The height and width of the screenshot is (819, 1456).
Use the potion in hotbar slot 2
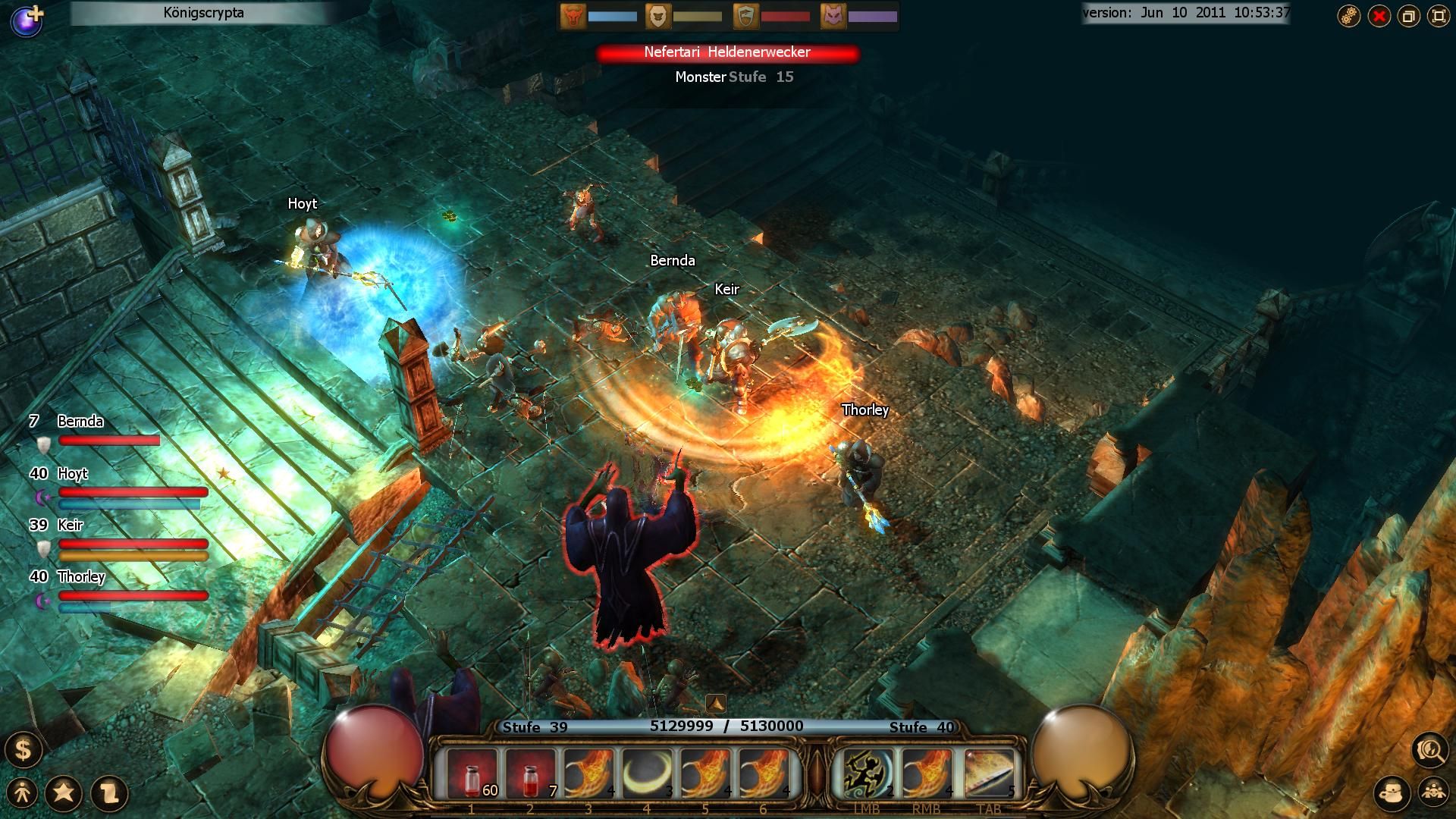pyautogui.click(x=531, y=772)
